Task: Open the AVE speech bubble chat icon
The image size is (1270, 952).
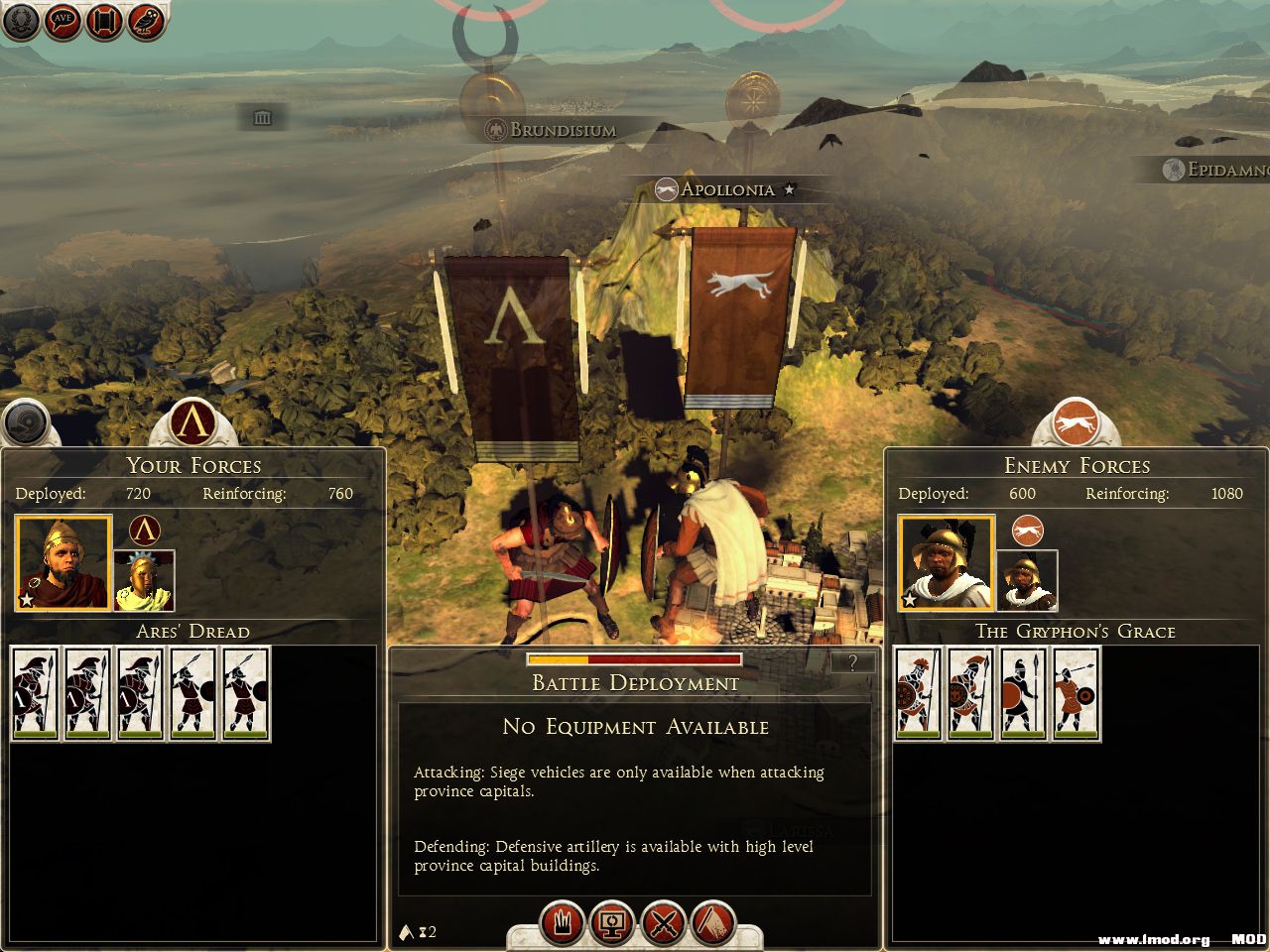Action: pos(63,22)
